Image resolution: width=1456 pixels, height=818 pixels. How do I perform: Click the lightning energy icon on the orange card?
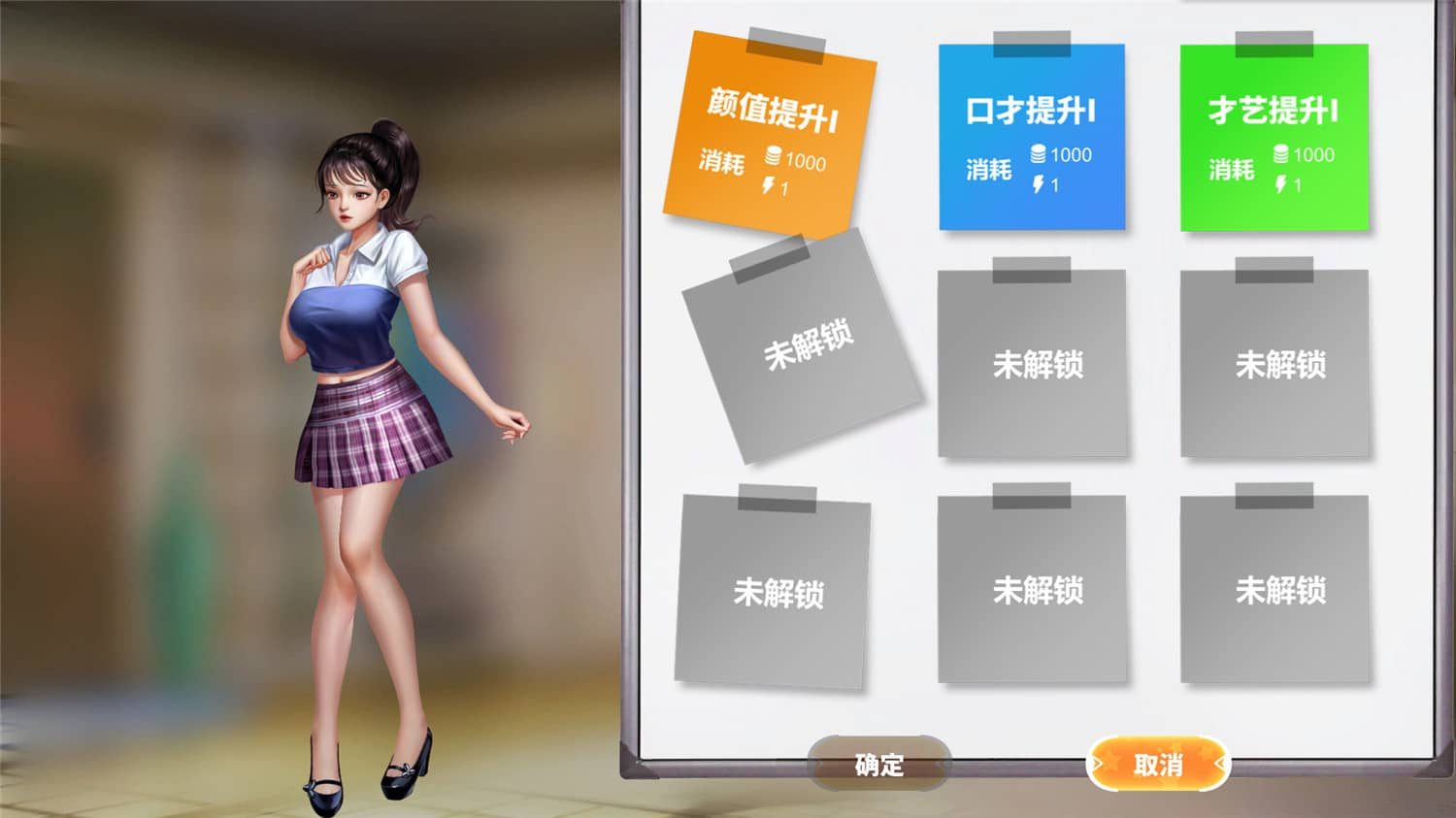point(770,183)
